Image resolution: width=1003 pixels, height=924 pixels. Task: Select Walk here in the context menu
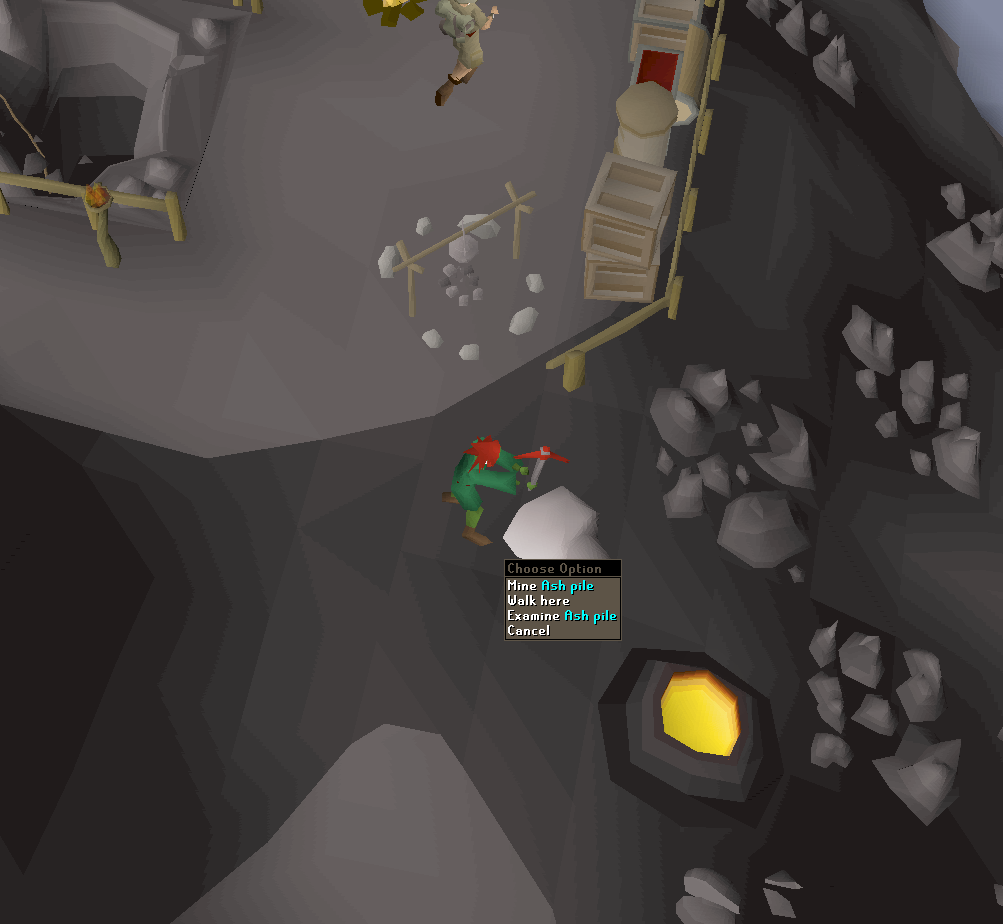pos(539,601)
